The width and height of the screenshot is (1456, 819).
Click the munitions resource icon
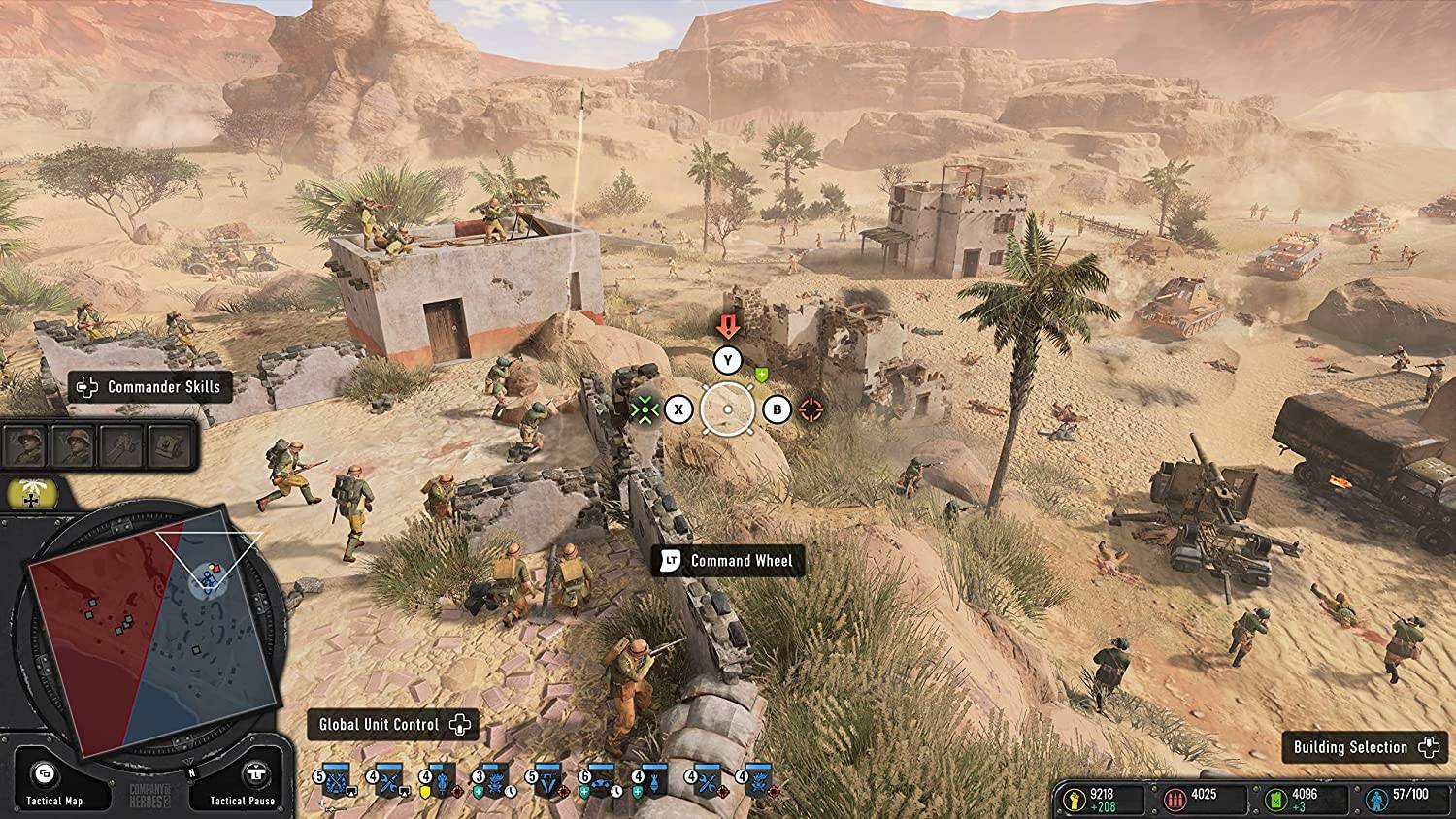point(1175,800)
